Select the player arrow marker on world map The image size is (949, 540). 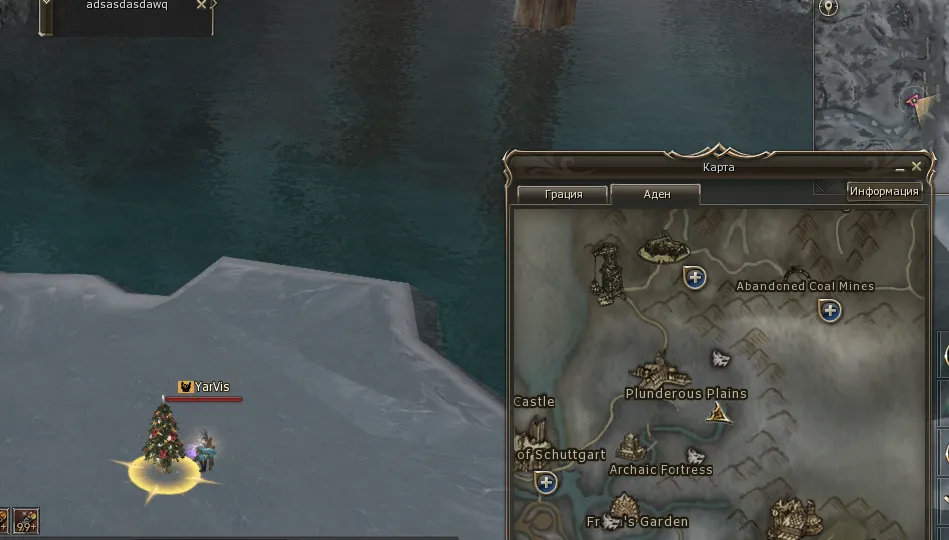[x=718, y=413]
